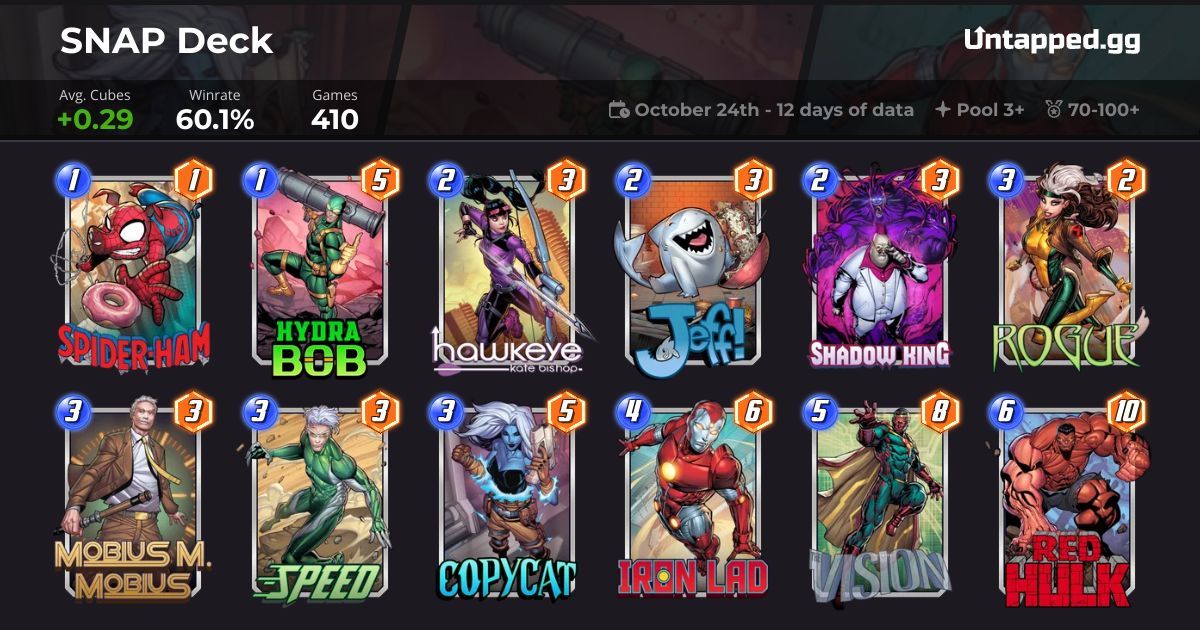The height and width of the screenshot is (630, 1200).
Task: Choose the Rogue card
Action: [1069, 270]
